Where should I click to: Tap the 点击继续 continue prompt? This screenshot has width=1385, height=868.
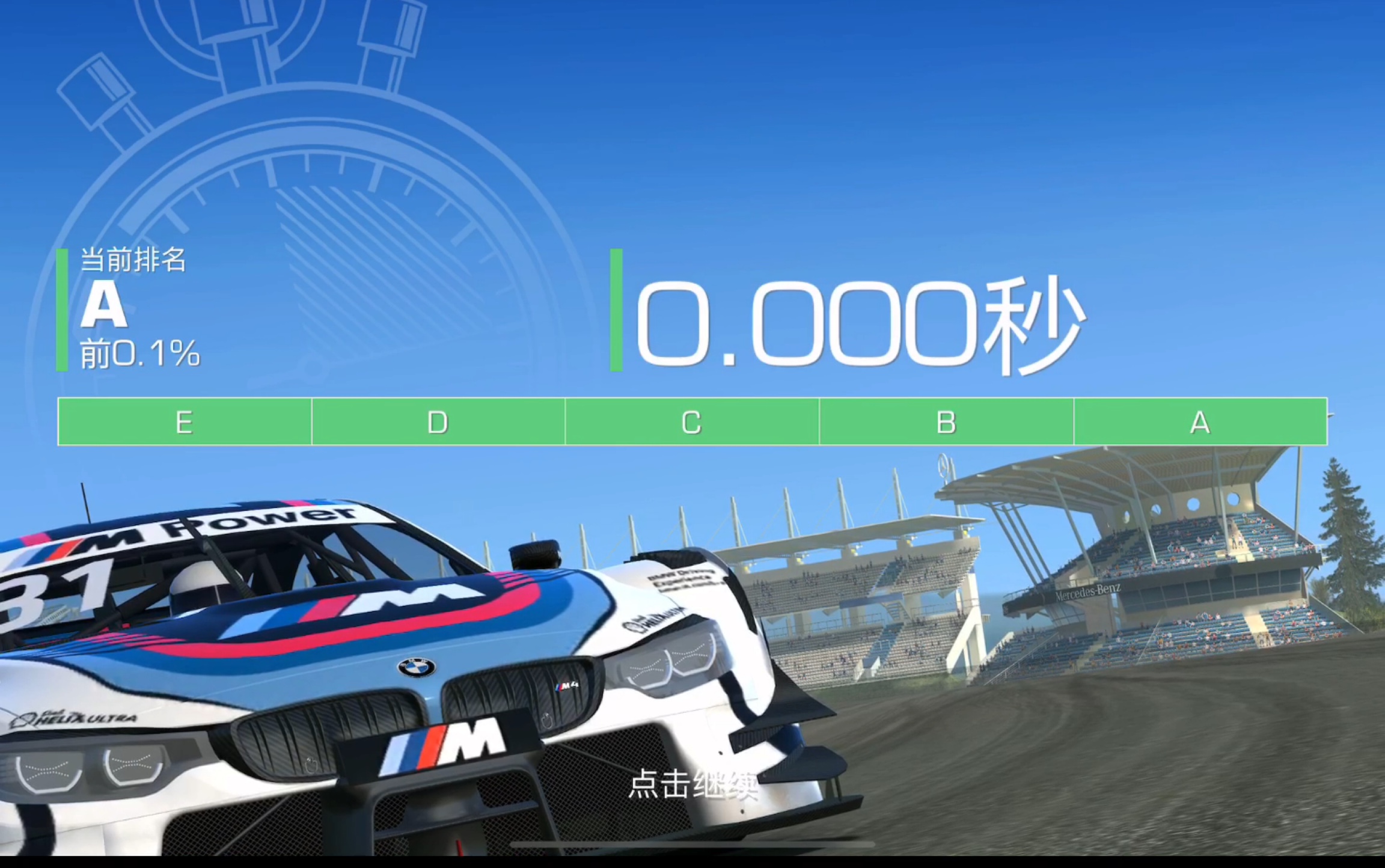coord(692,785)
